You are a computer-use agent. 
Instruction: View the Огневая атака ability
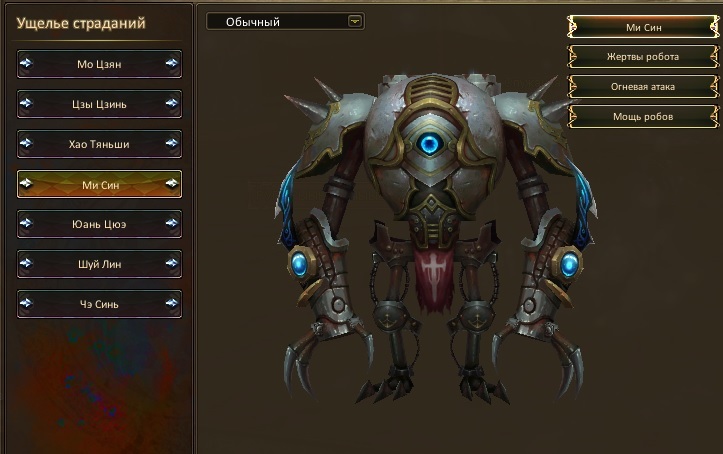(640, 87)
